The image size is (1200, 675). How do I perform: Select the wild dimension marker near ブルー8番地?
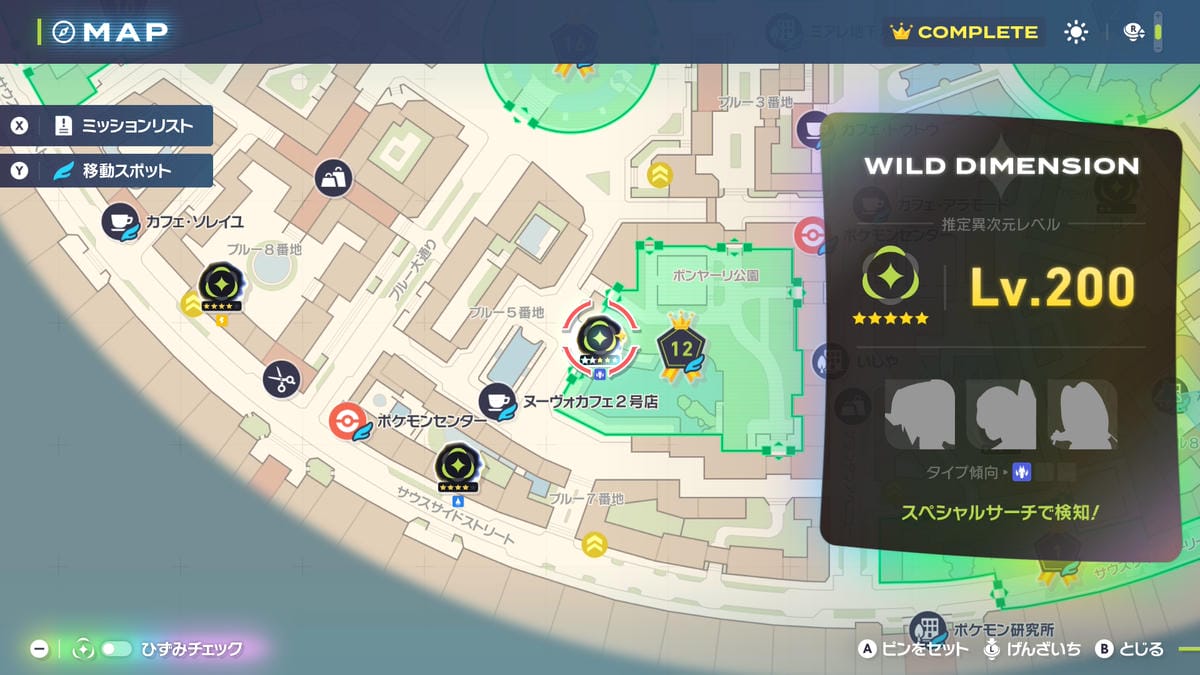(x=219, y=286)
